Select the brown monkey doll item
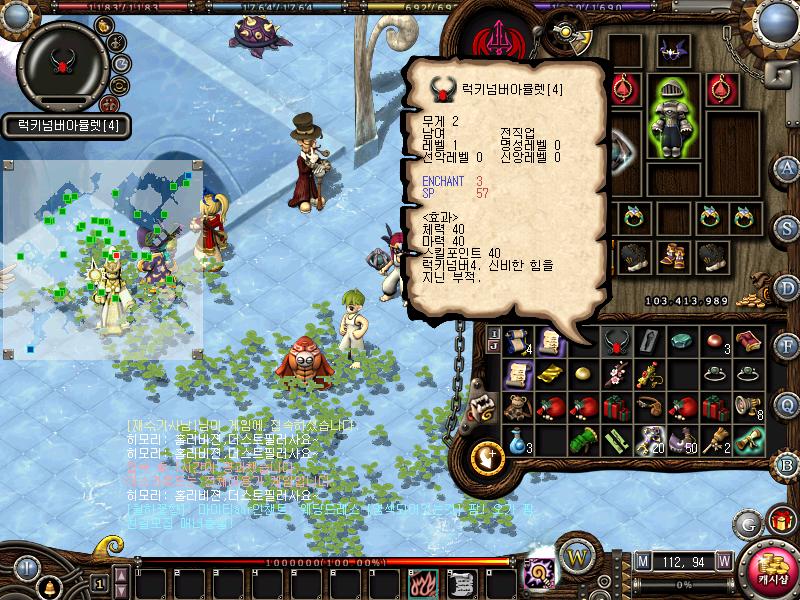Viewport: 800px width, 600px height. point(516,408)
